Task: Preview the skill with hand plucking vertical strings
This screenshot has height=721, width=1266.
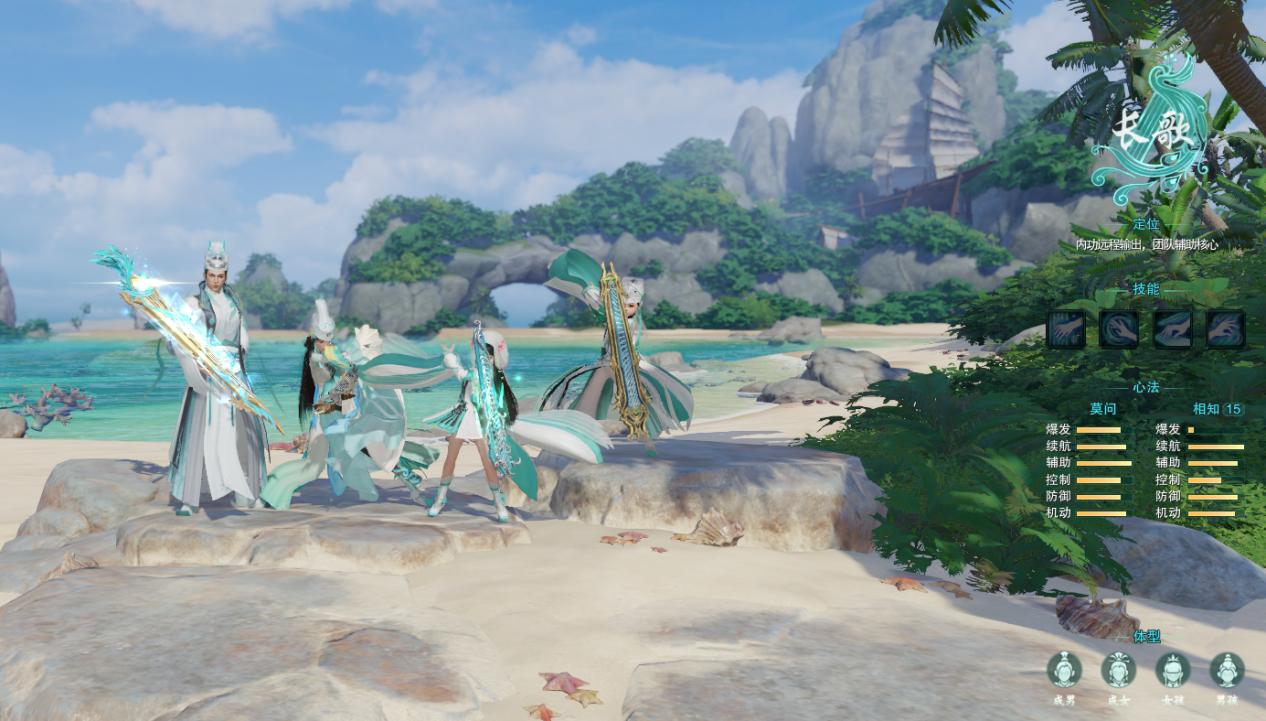Action: [x=1066, y=329]
